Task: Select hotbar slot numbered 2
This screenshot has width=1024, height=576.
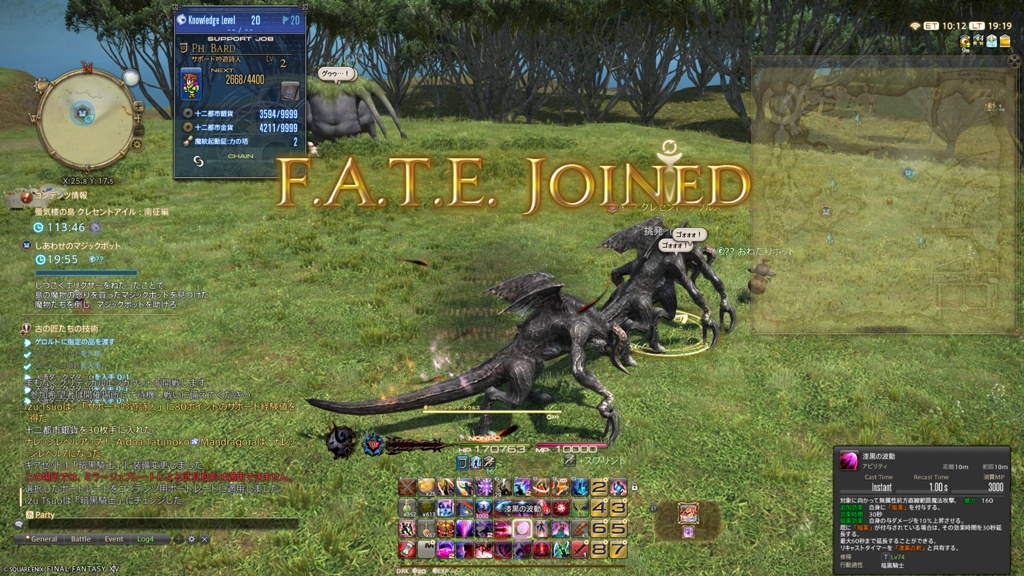Action: pos(599,488)
